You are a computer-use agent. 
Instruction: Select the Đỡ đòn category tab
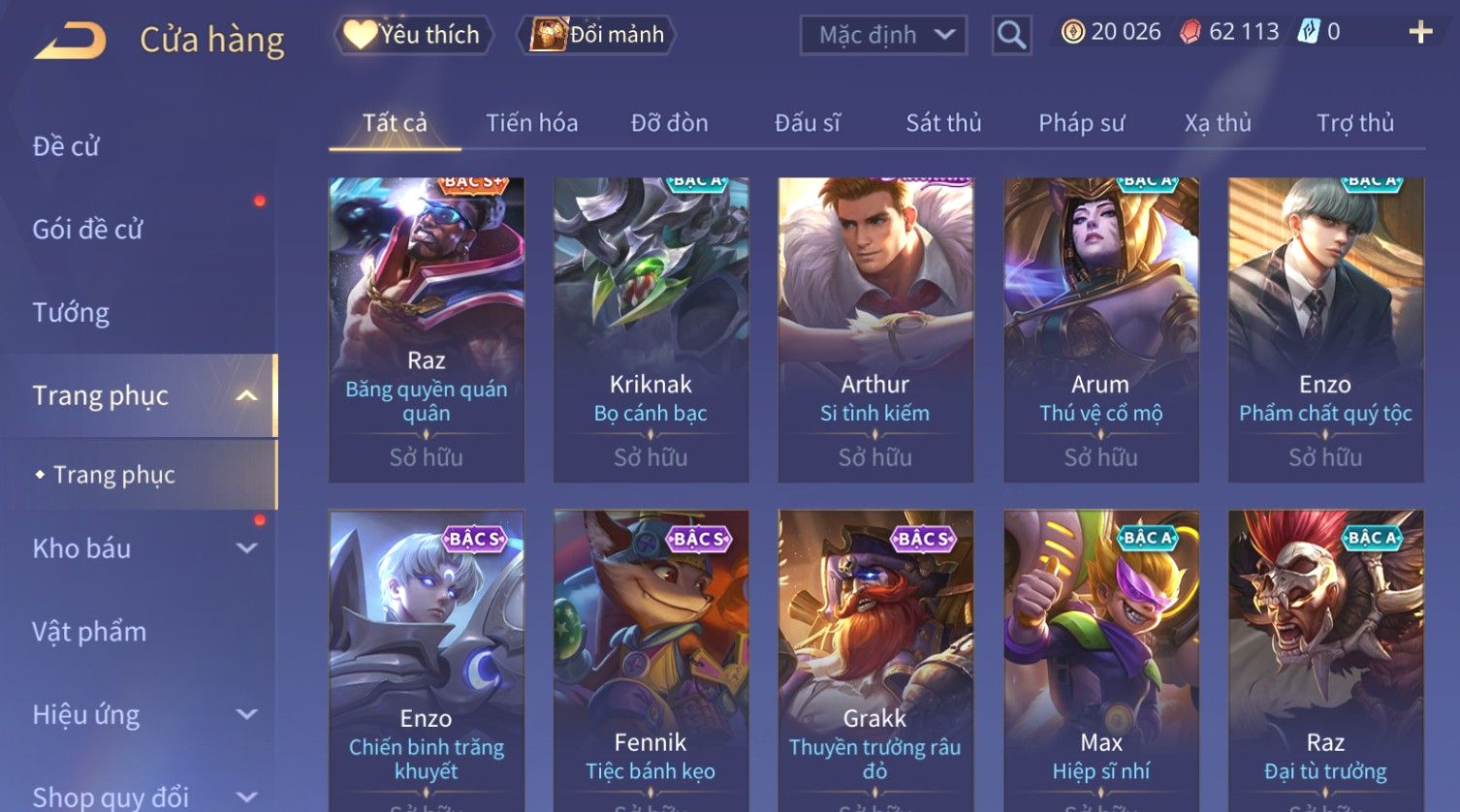(x=669, y=123)
